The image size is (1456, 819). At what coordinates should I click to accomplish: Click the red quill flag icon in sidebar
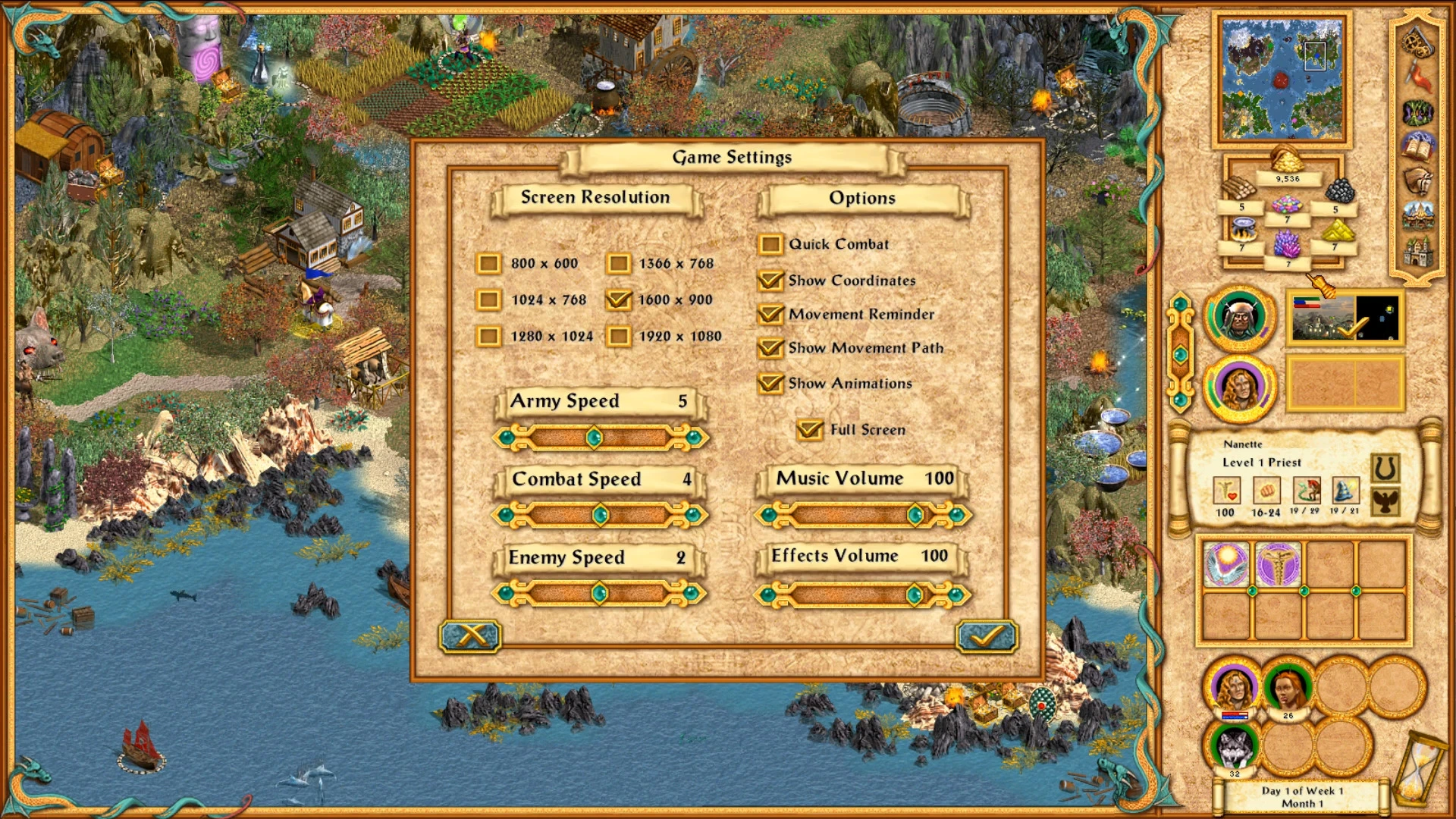tap(1420, 77)
